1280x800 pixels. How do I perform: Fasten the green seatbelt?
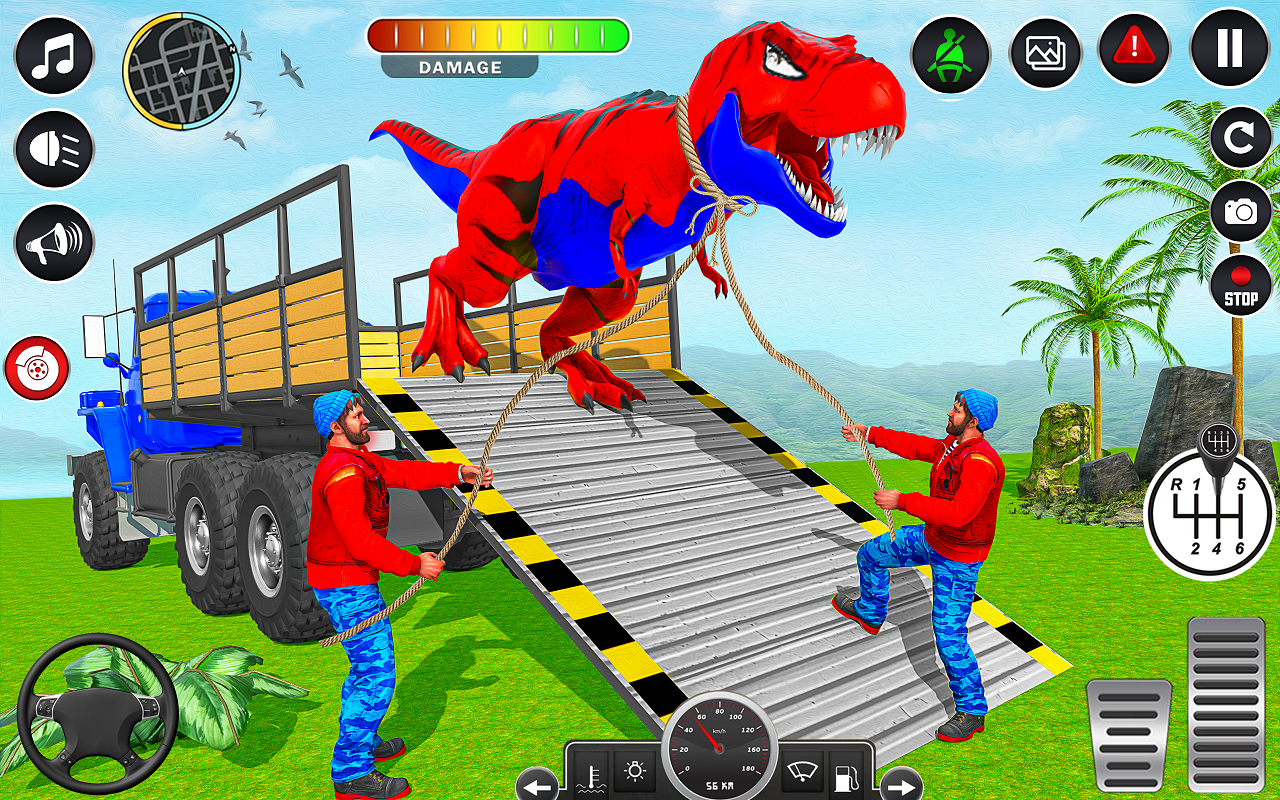950,53
